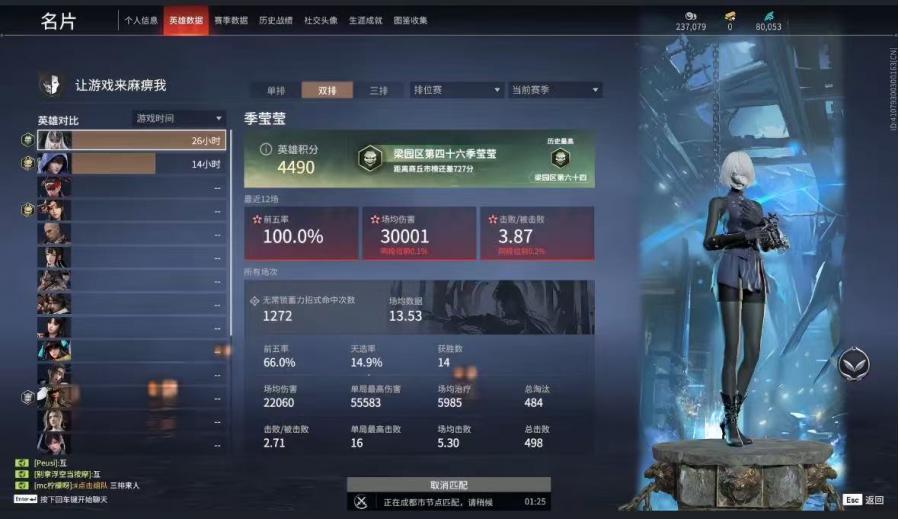Choose the 三排 mode tab
The width and height of the screenshot is (900, 519).
(x=379, y=90)
